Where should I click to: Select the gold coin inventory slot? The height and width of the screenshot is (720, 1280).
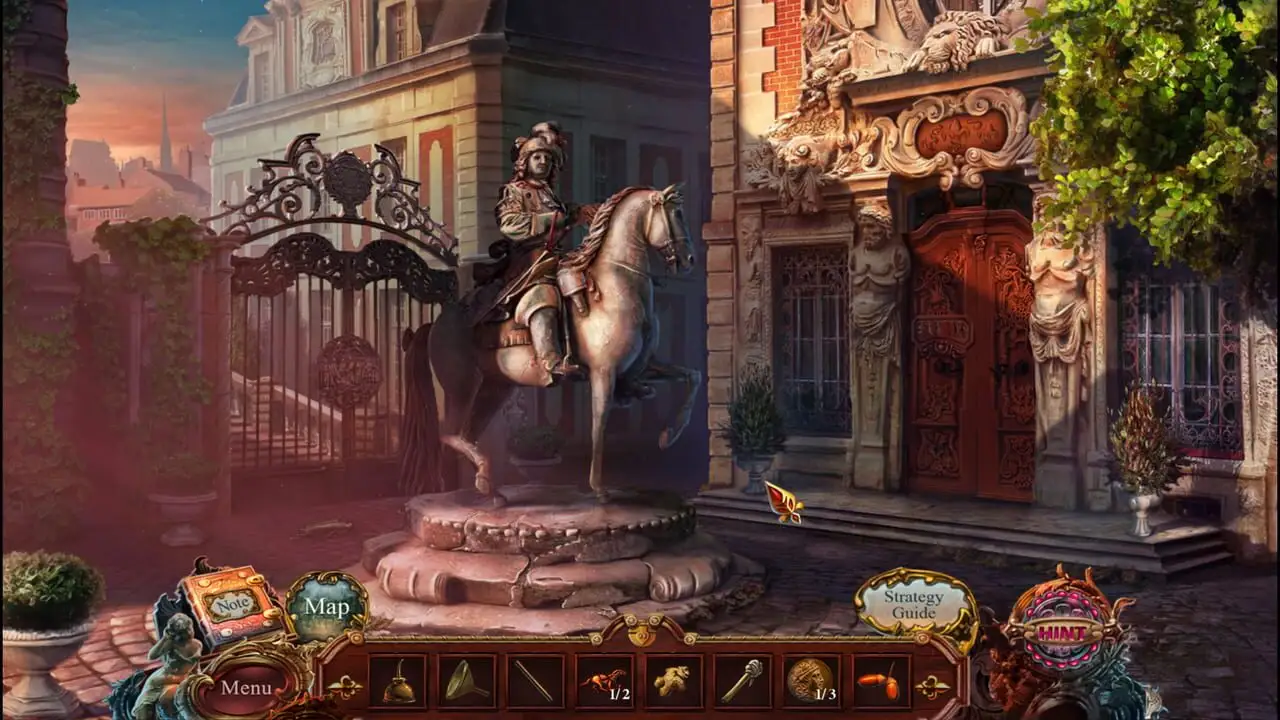(x=811, y=682)
